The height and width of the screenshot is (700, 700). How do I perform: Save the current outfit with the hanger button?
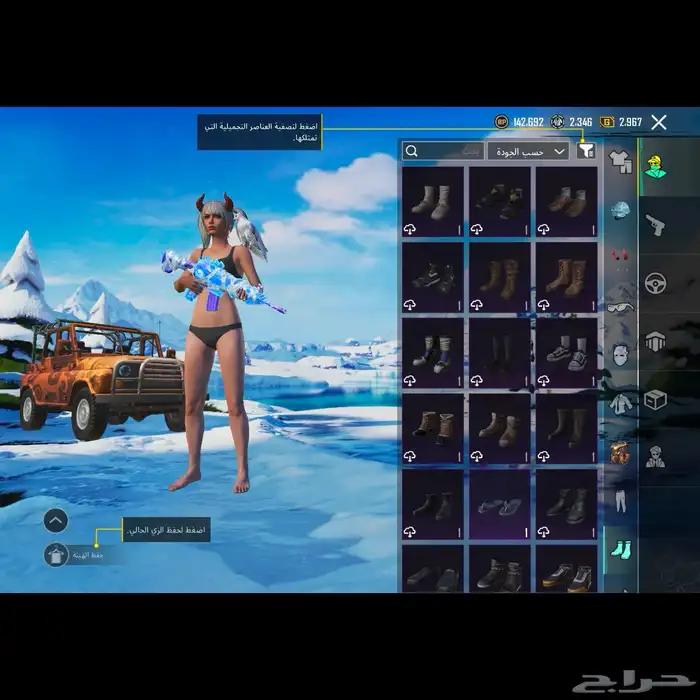56,555
